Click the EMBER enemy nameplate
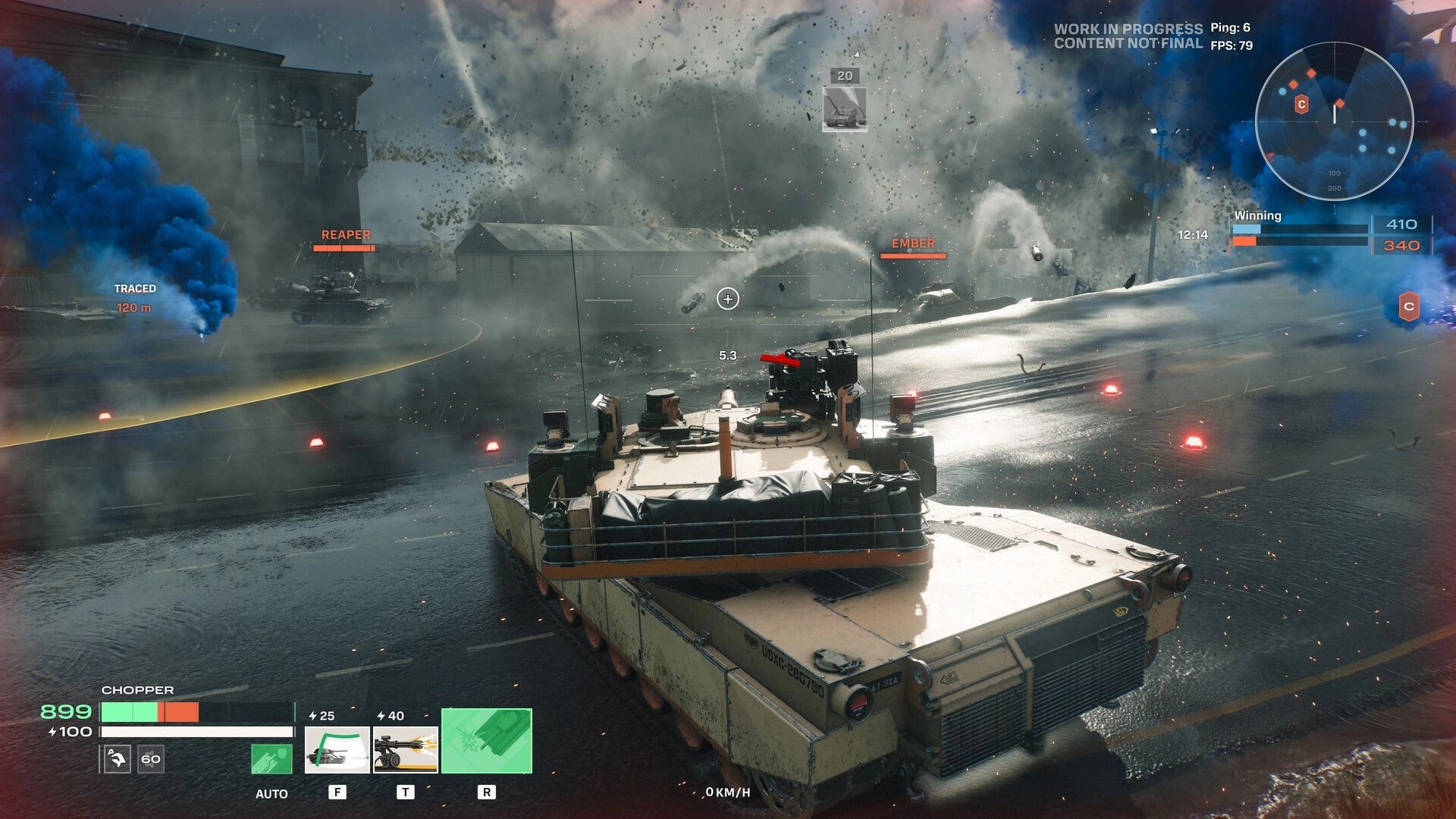 pyautogui.click(x=912, y=244)
